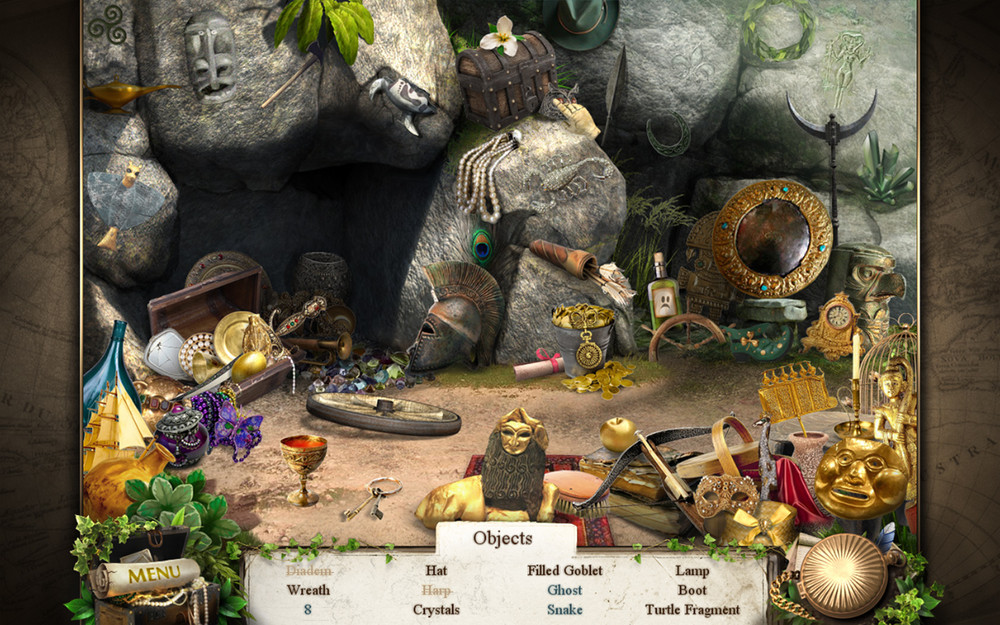Choose Hat in the objects list
The image size is (1000, 625).
point(436,571)
